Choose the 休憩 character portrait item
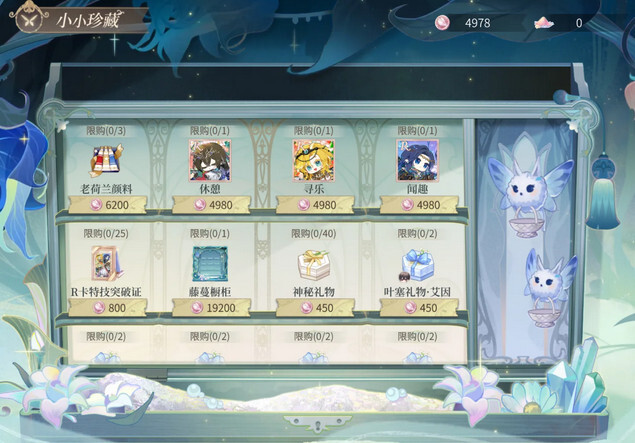635x443 pixels. pyautogui.click(x=209, y=159)
